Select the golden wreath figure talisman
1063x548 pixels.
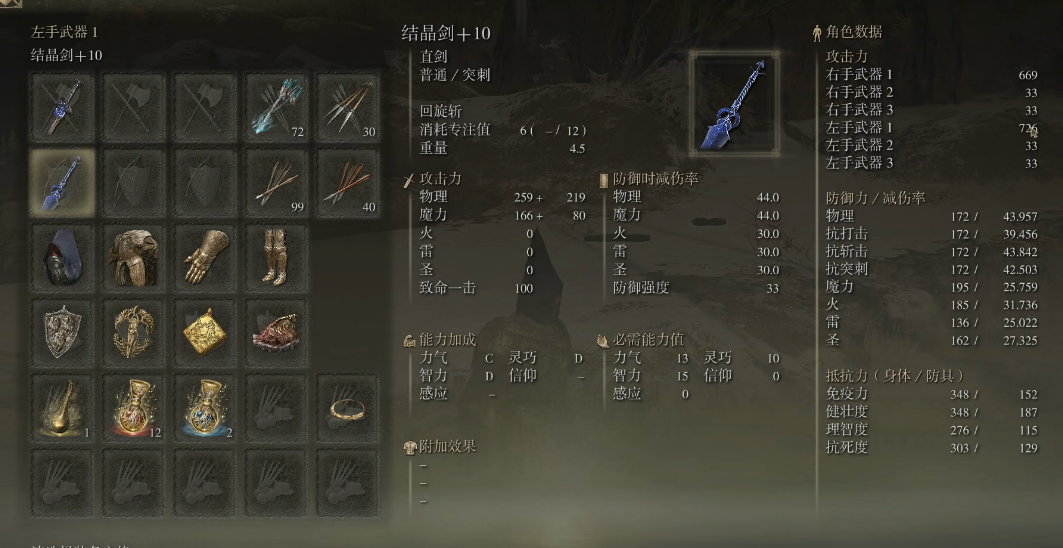point(134,332)
